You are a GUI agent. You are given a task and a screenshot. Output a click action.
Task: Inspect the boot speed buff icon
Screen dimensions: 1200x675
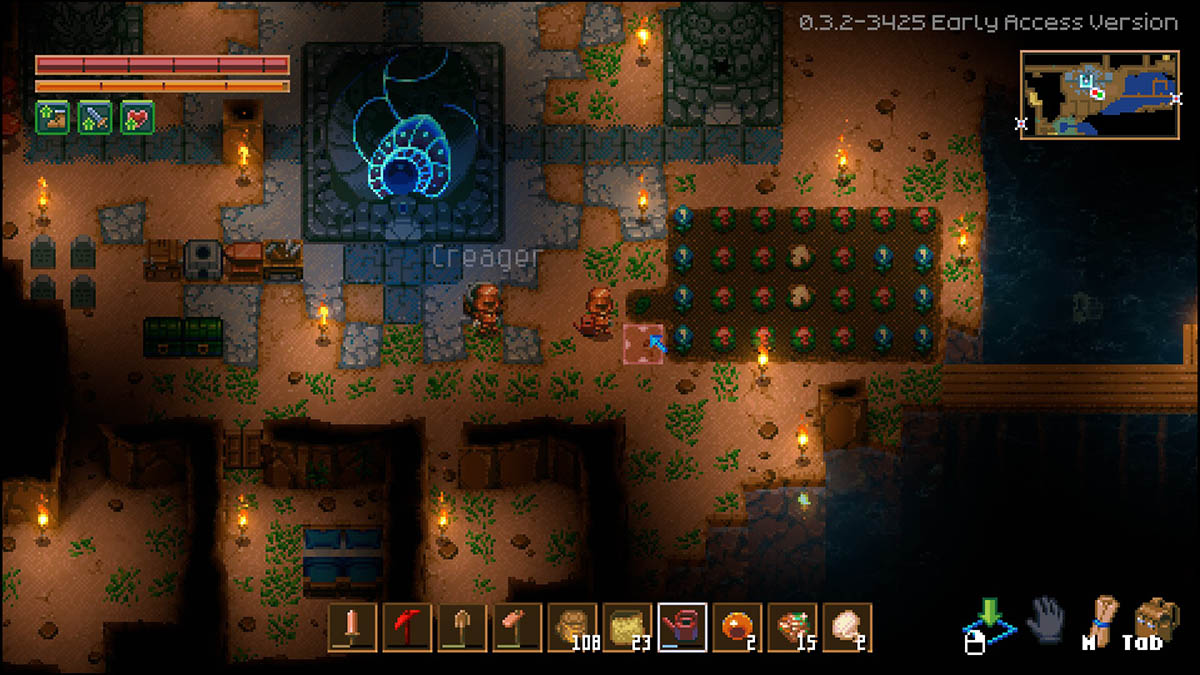point(52,117)
